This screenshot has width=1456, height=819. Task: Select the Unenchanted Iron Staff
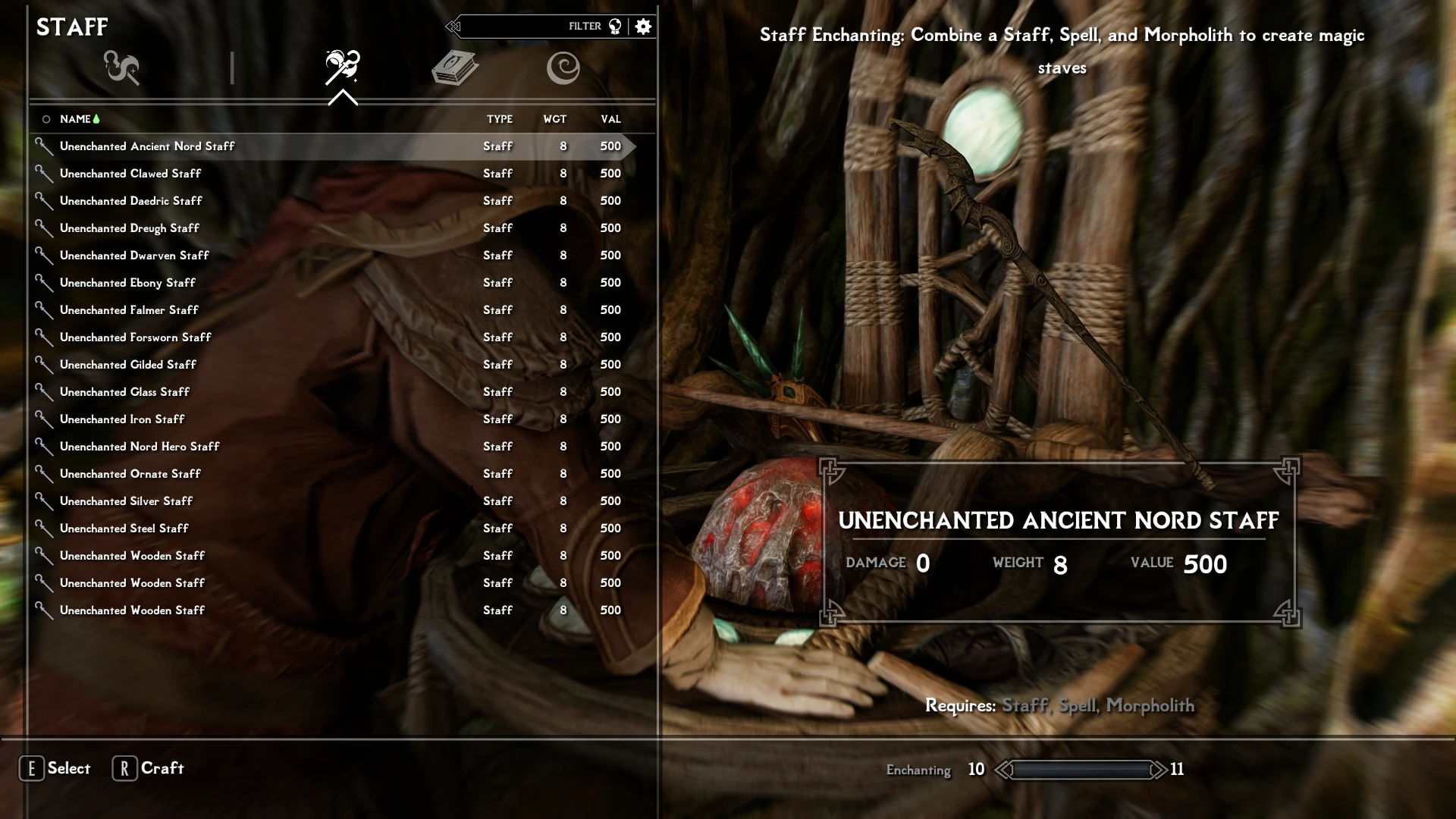click(x=122, y=419)
